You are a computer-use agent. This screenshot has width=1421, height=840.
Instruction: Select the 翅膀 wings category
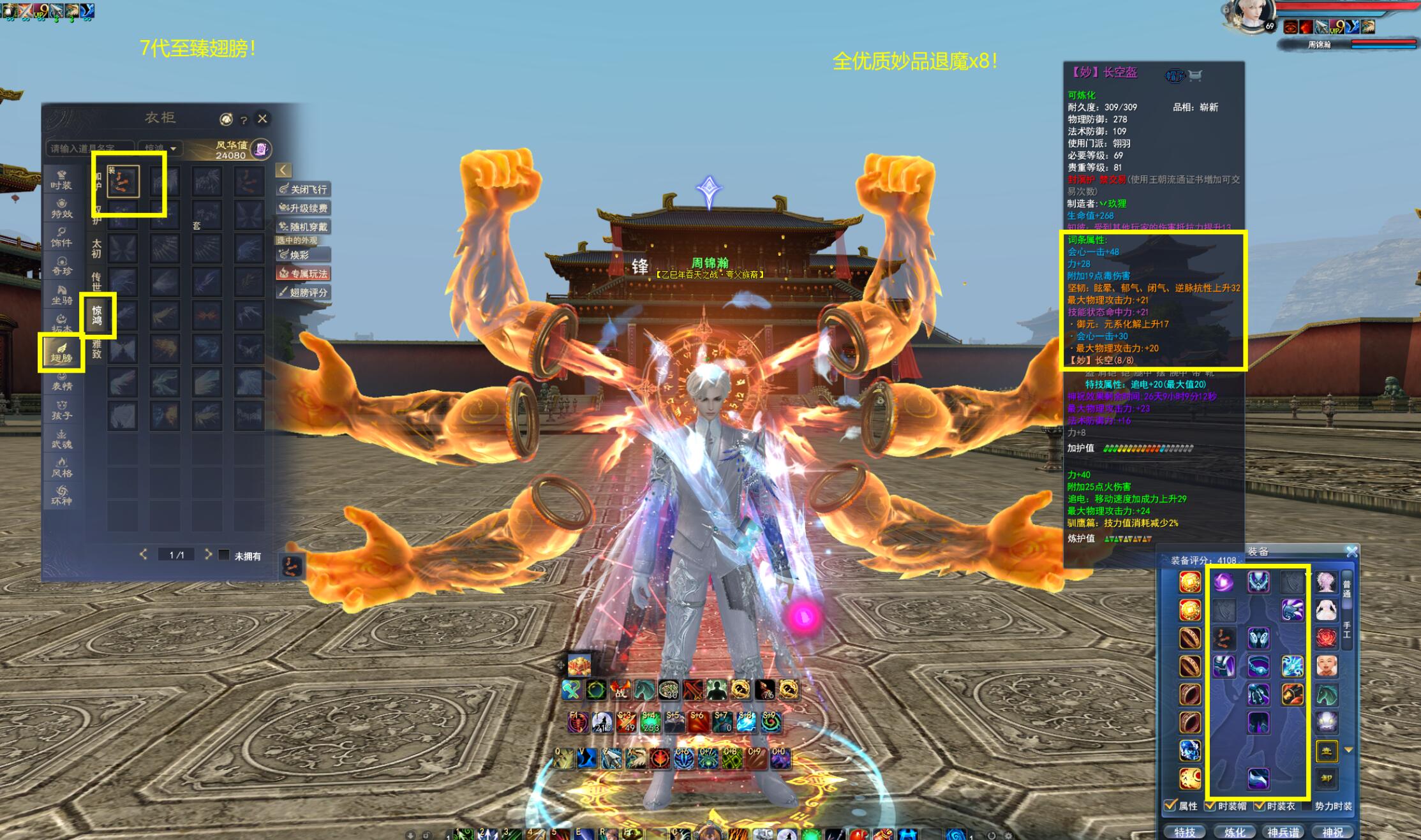pyautogui.click(x=61, y=352)
